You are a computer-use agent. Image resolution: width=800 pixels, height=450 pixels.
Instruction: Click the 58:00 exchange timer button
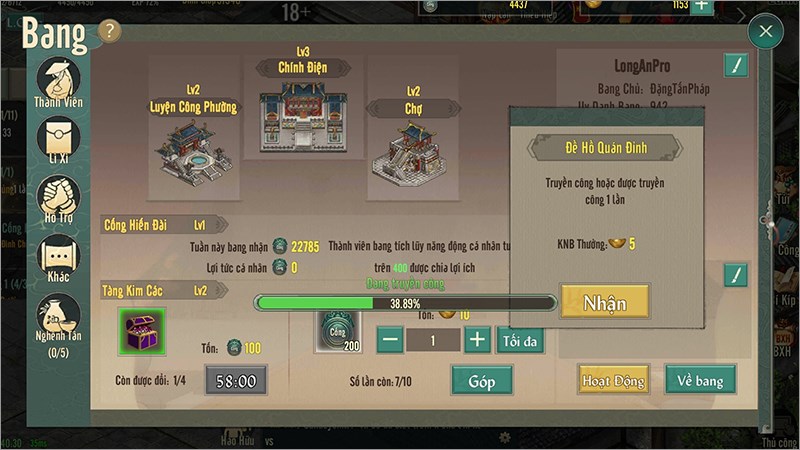pyautogui.click(x=236, y=380)
